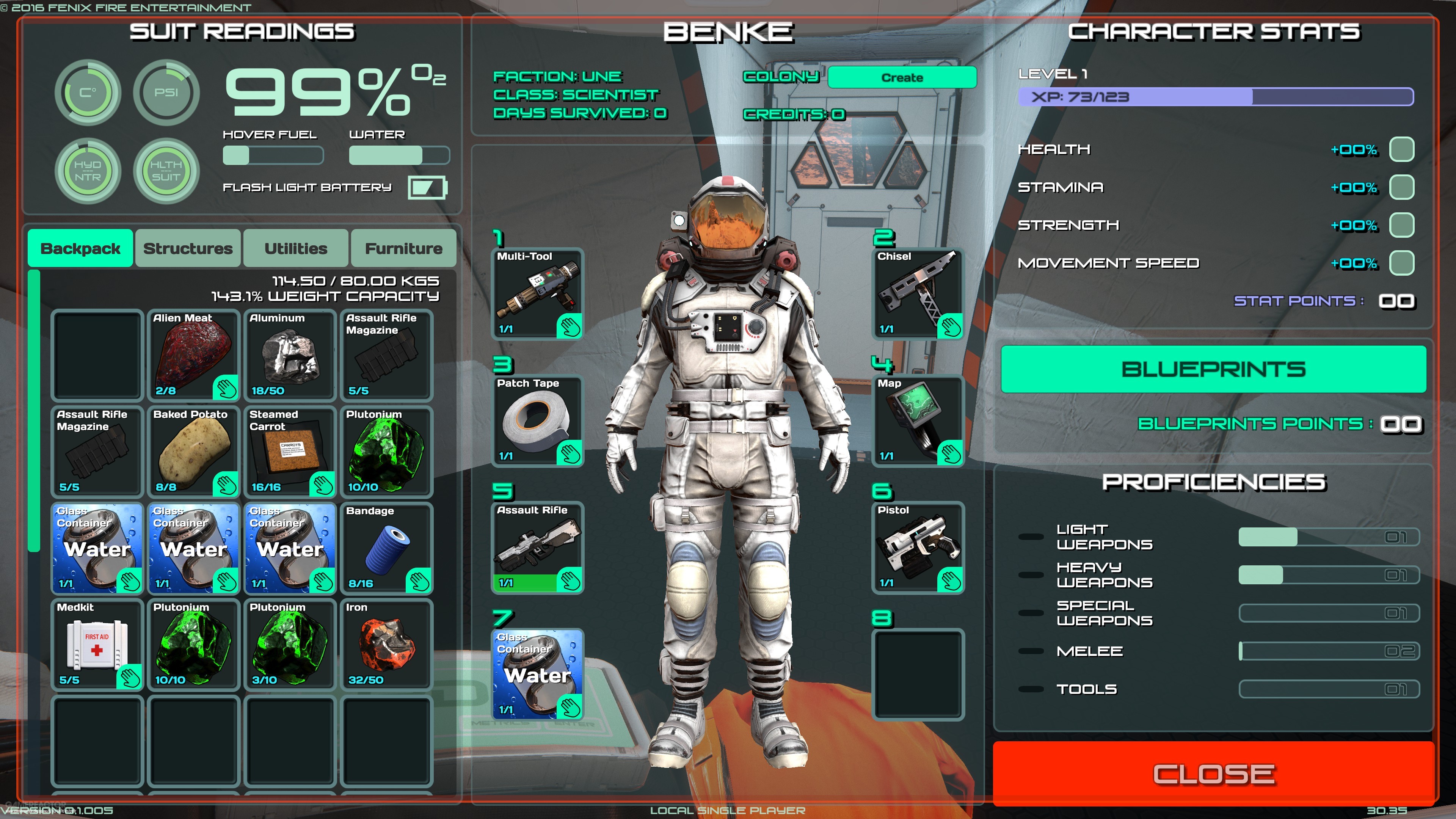Open the Utilities tab
Screen dimensions: 1456x819
(x=295, y=248)
